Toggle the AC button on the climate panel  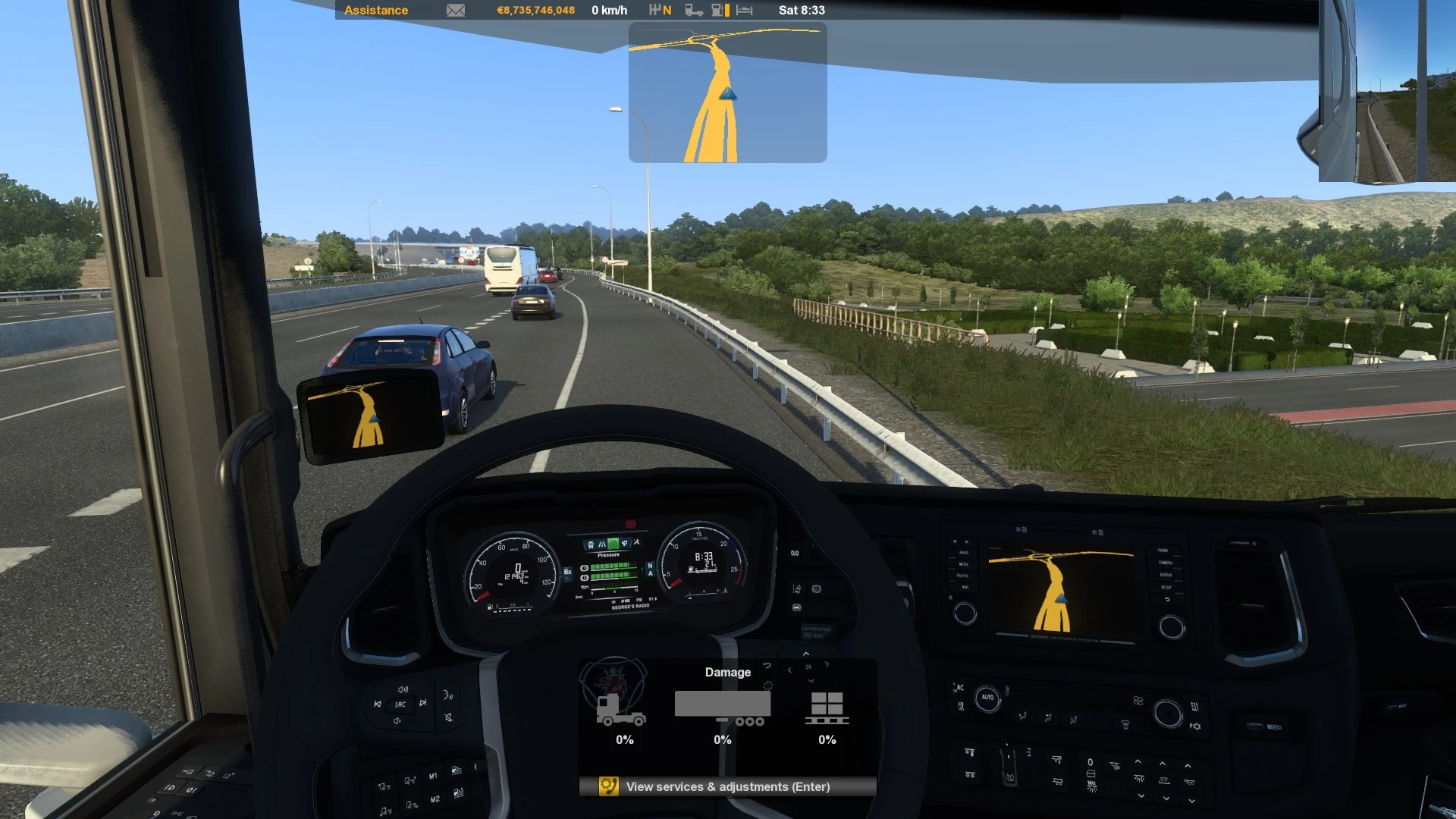tap(960, 688)
